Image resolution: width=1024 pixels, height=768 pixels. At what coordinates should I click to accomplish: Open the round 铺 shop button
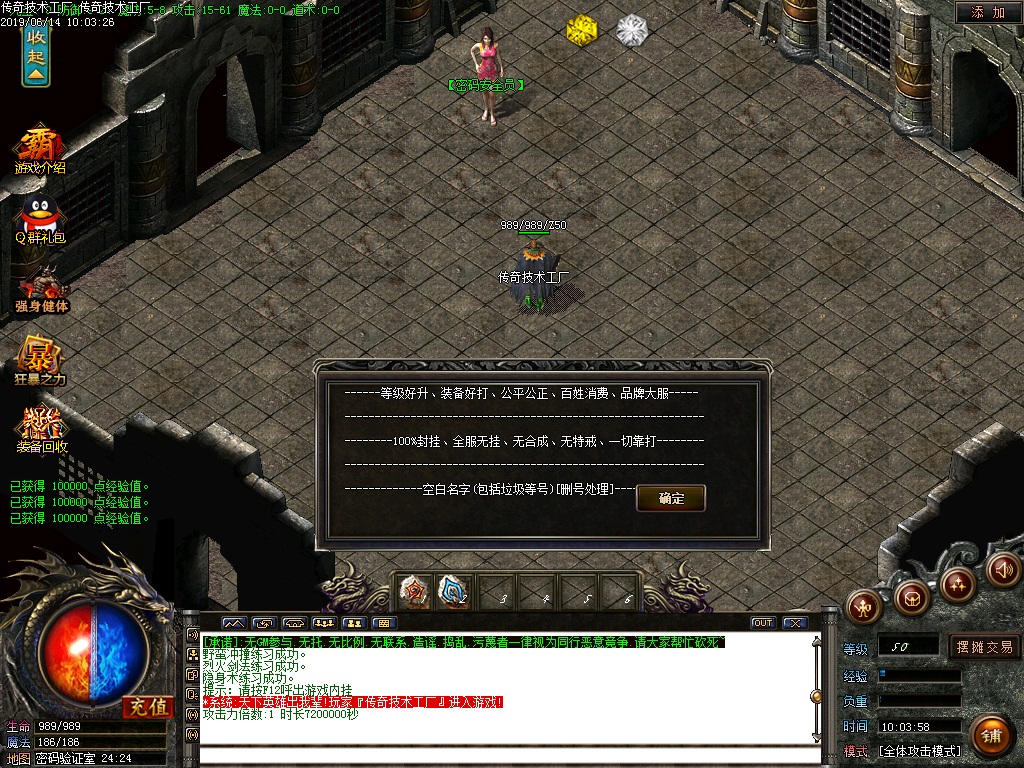(990, 735)
